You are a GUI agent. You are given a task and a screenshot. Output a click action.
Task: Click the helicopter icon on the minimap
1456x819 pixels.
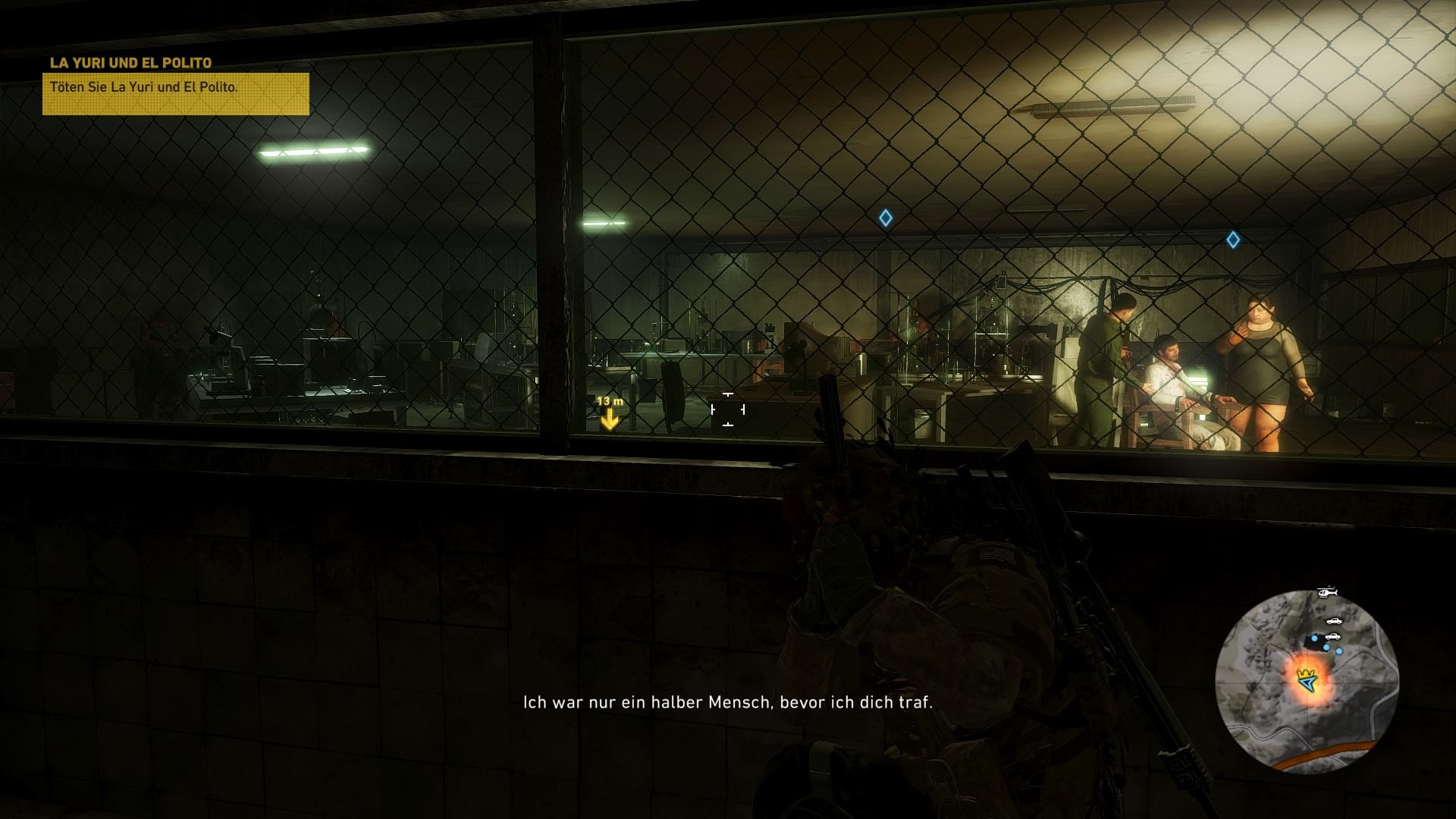tap(1326, 592)
